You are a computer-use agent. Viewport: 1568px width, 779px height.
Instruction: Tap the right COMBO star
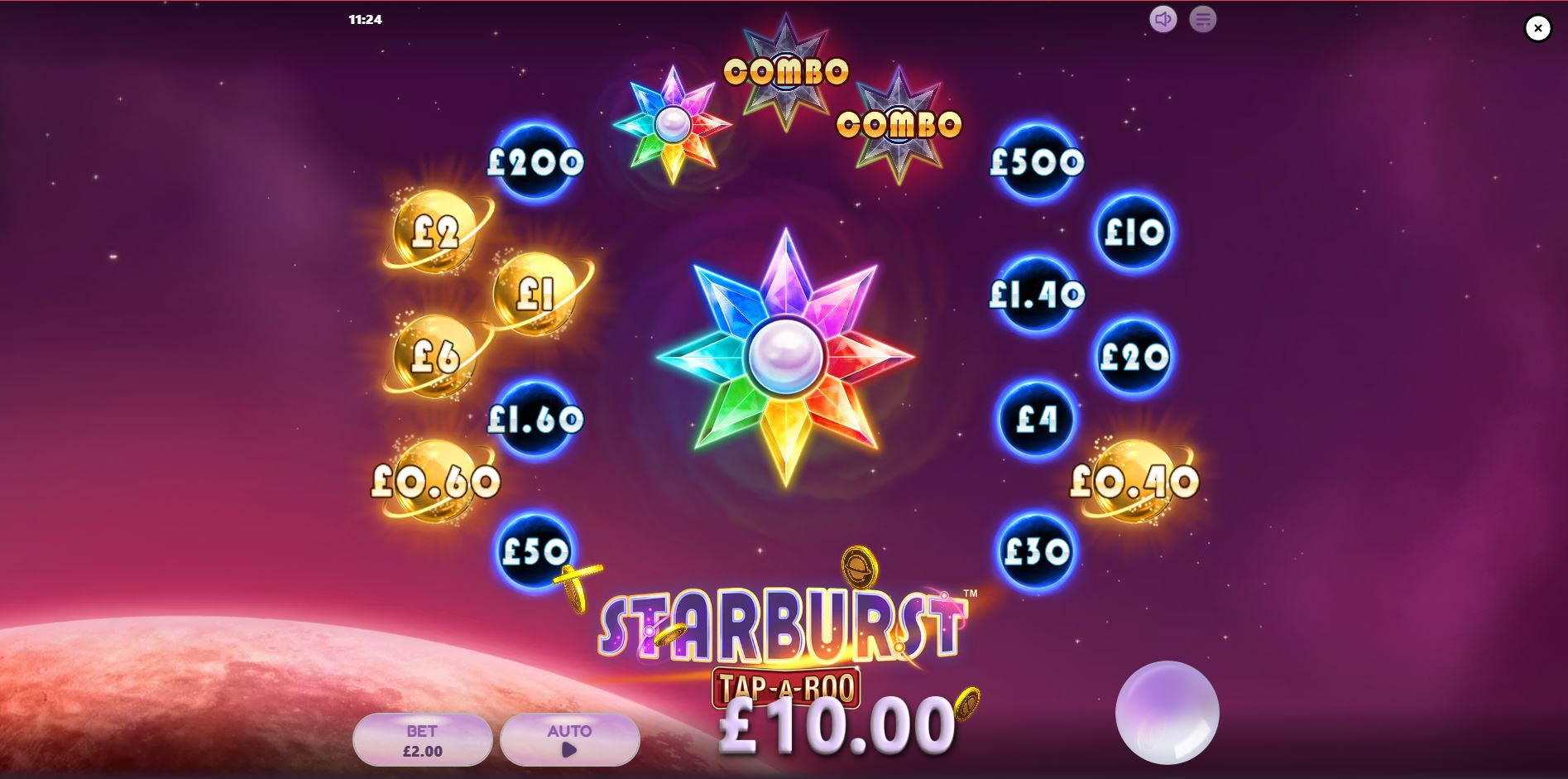click(x=899, y=124)
